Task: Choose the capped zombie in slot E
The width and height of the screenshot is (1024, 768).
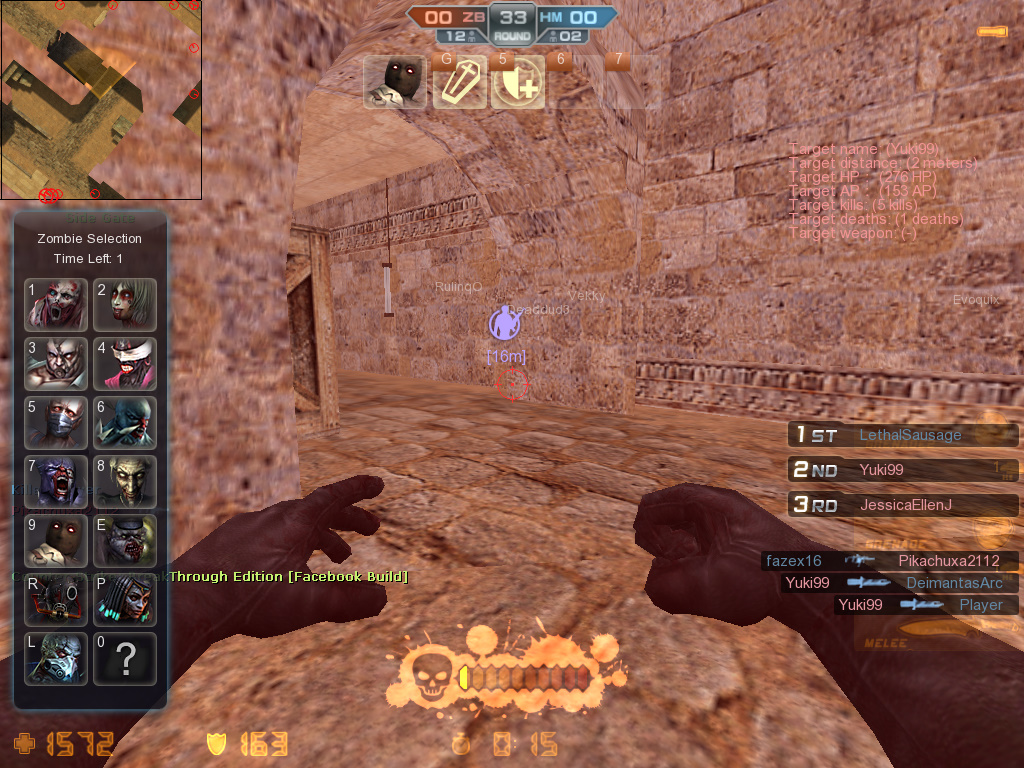Action: 125,541
